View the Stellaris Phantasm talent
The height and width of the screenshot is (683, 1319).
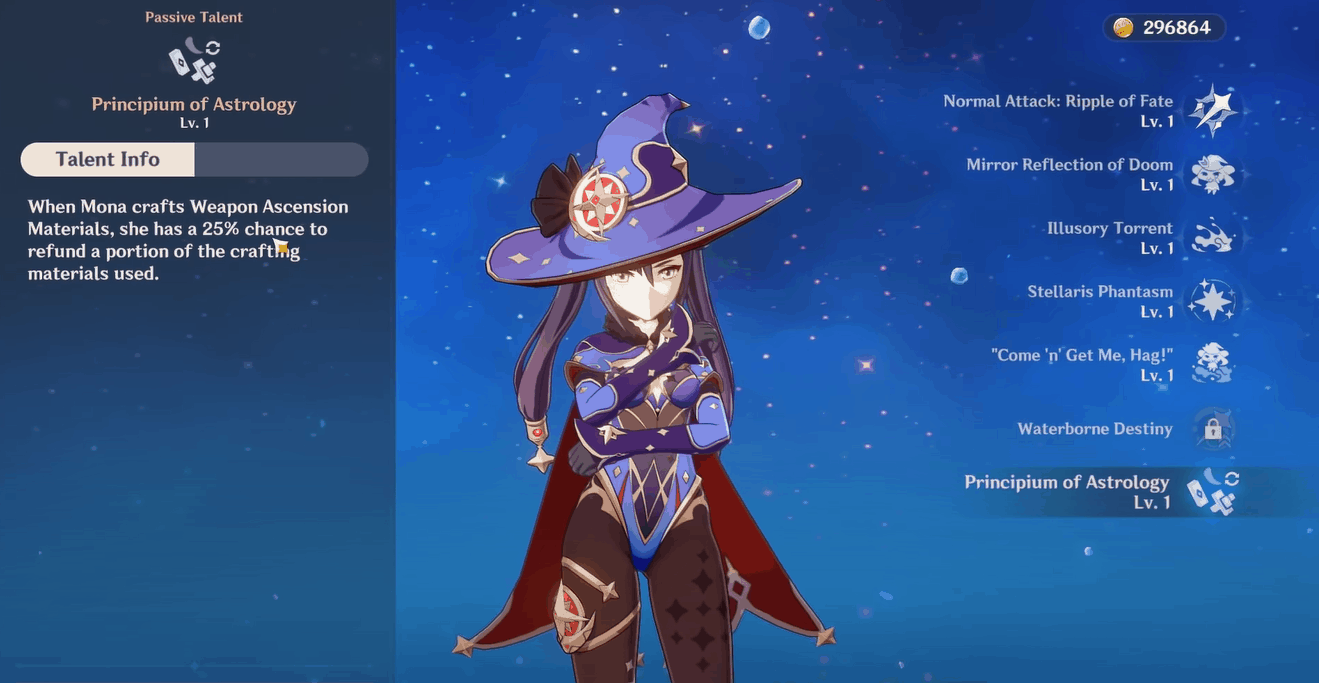pos(1212,301)
